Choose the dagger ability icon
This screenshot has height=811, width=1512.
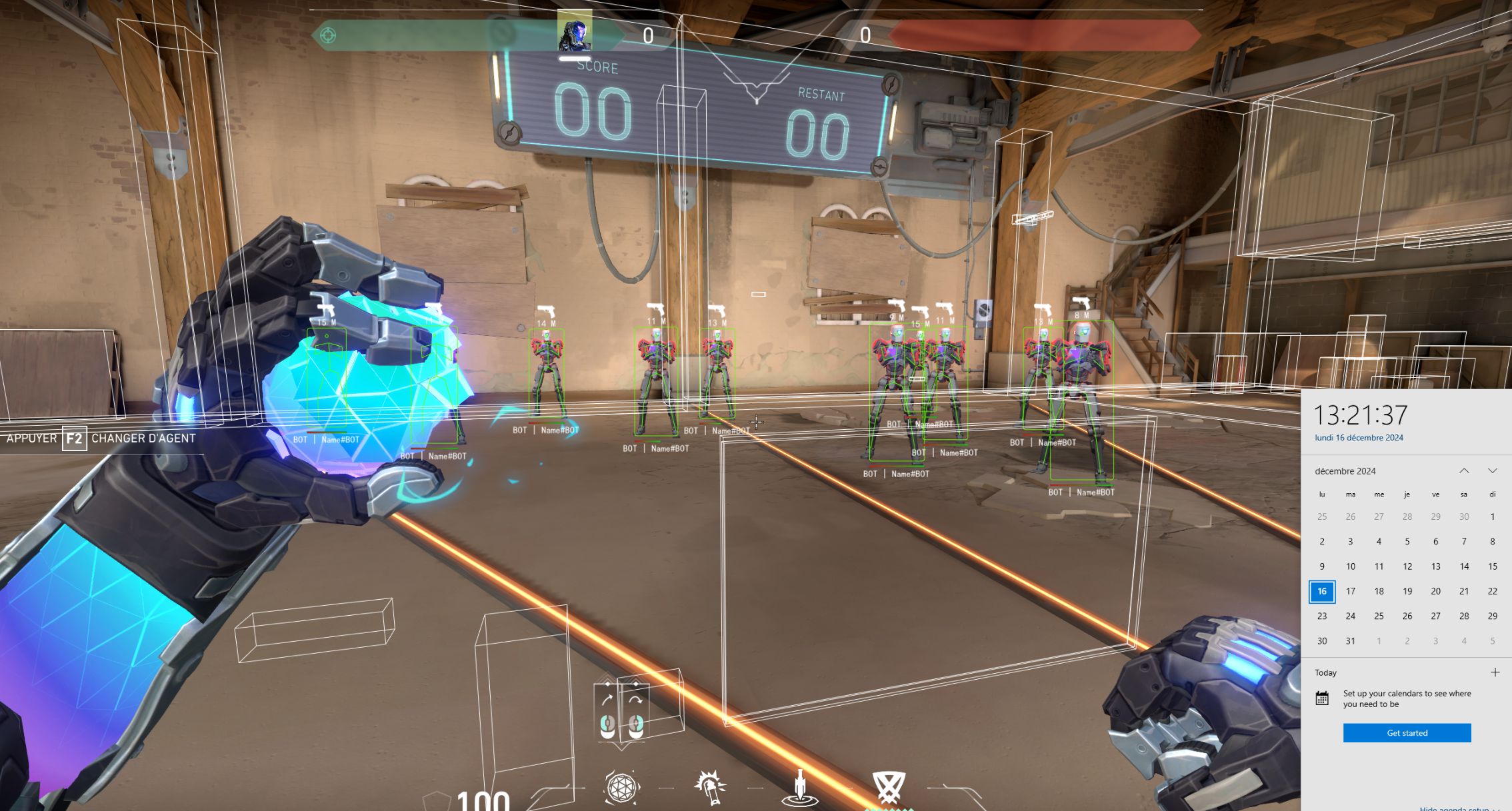pos(799,788)
